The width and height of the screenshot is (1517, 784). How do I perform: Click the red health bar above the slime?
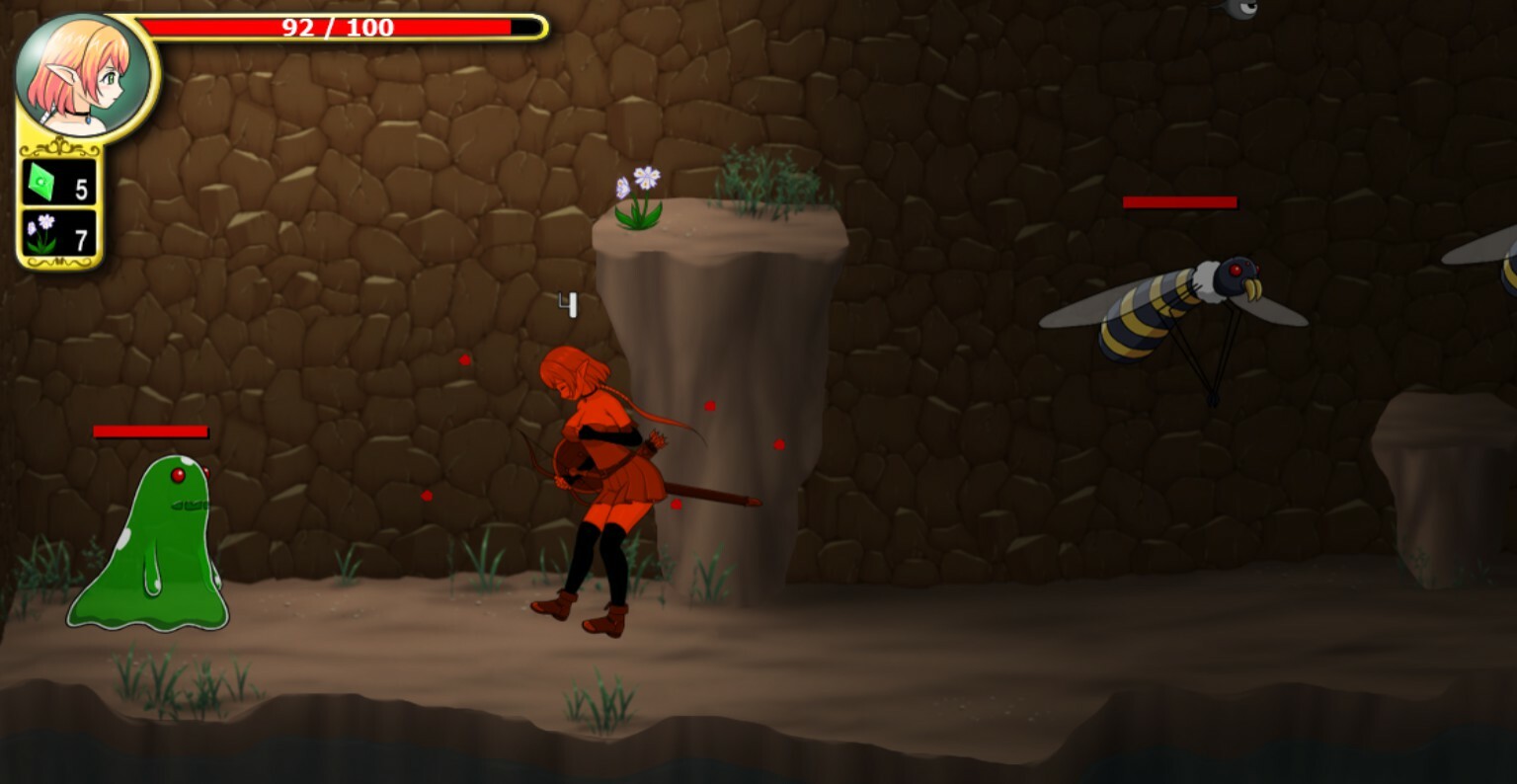click(149, 431)
